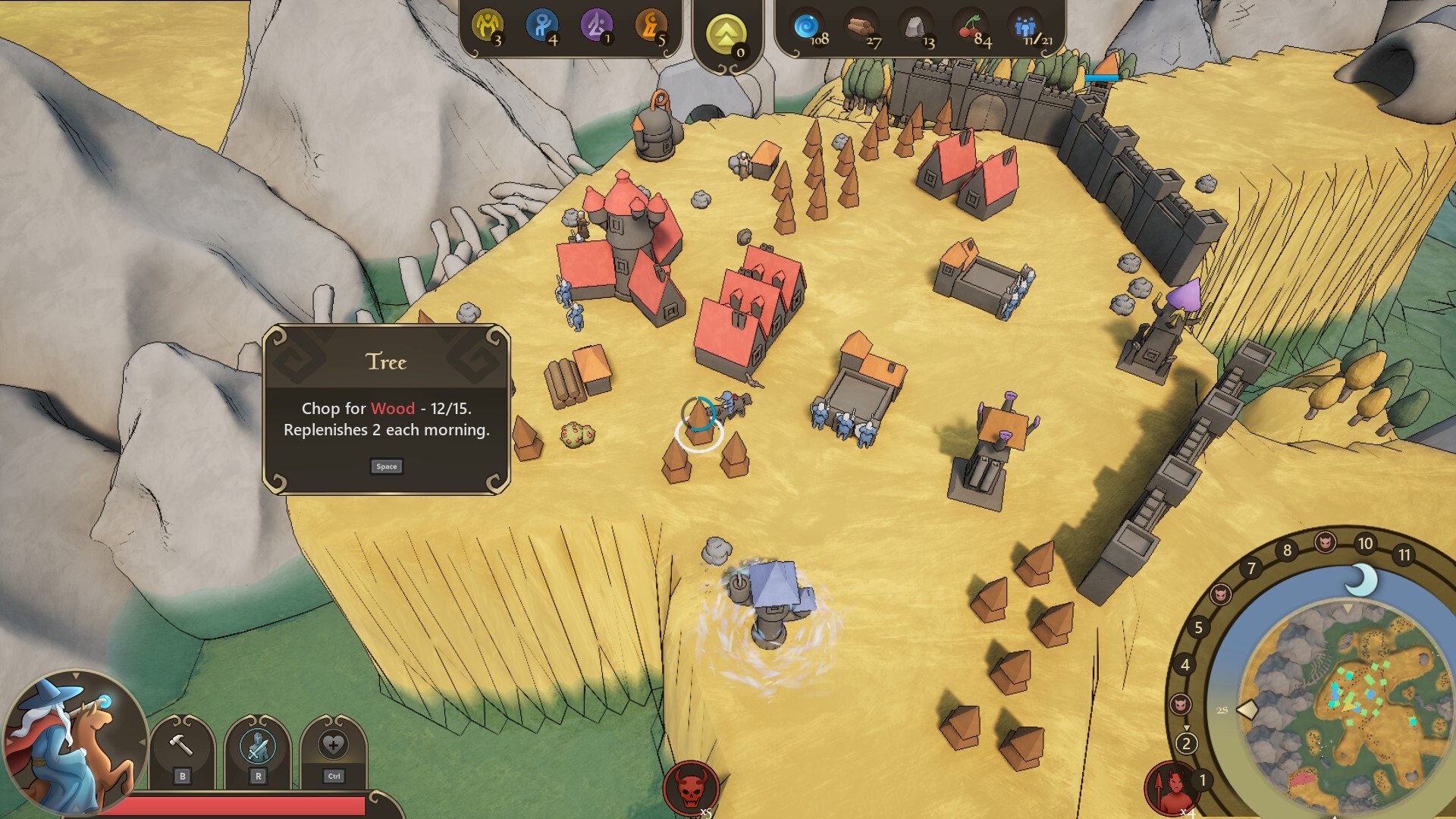This screenshot has height=819, width=1456.
Task: Select the purple mage unit icon
Action: pyautogui.click(x=596, y=25)
